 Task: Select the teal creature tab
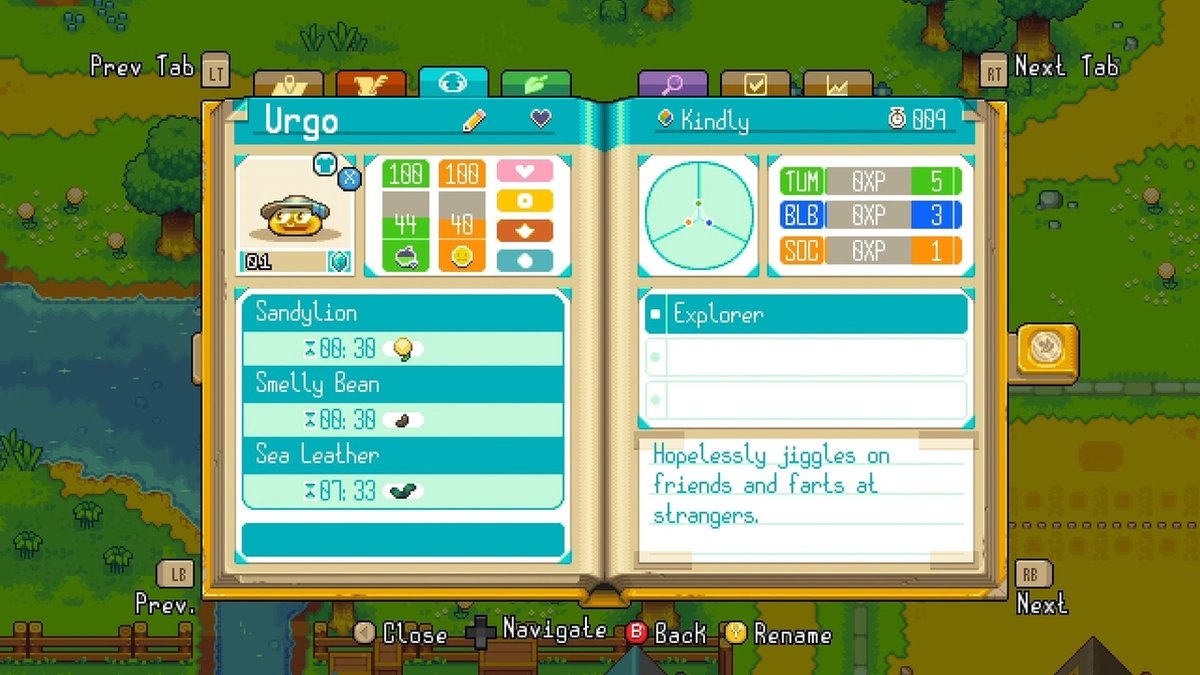pos(453,83)
